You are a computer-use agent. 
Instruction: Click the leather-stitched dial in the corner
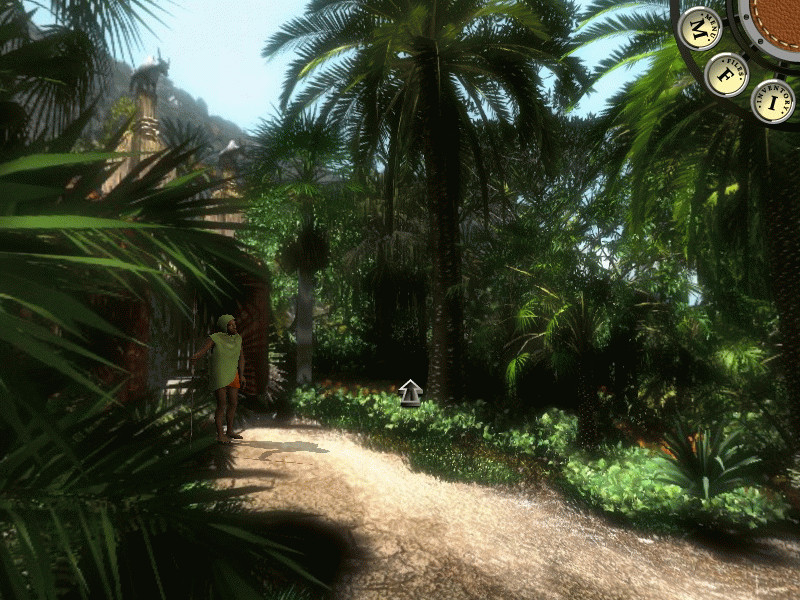pos(776,22)
